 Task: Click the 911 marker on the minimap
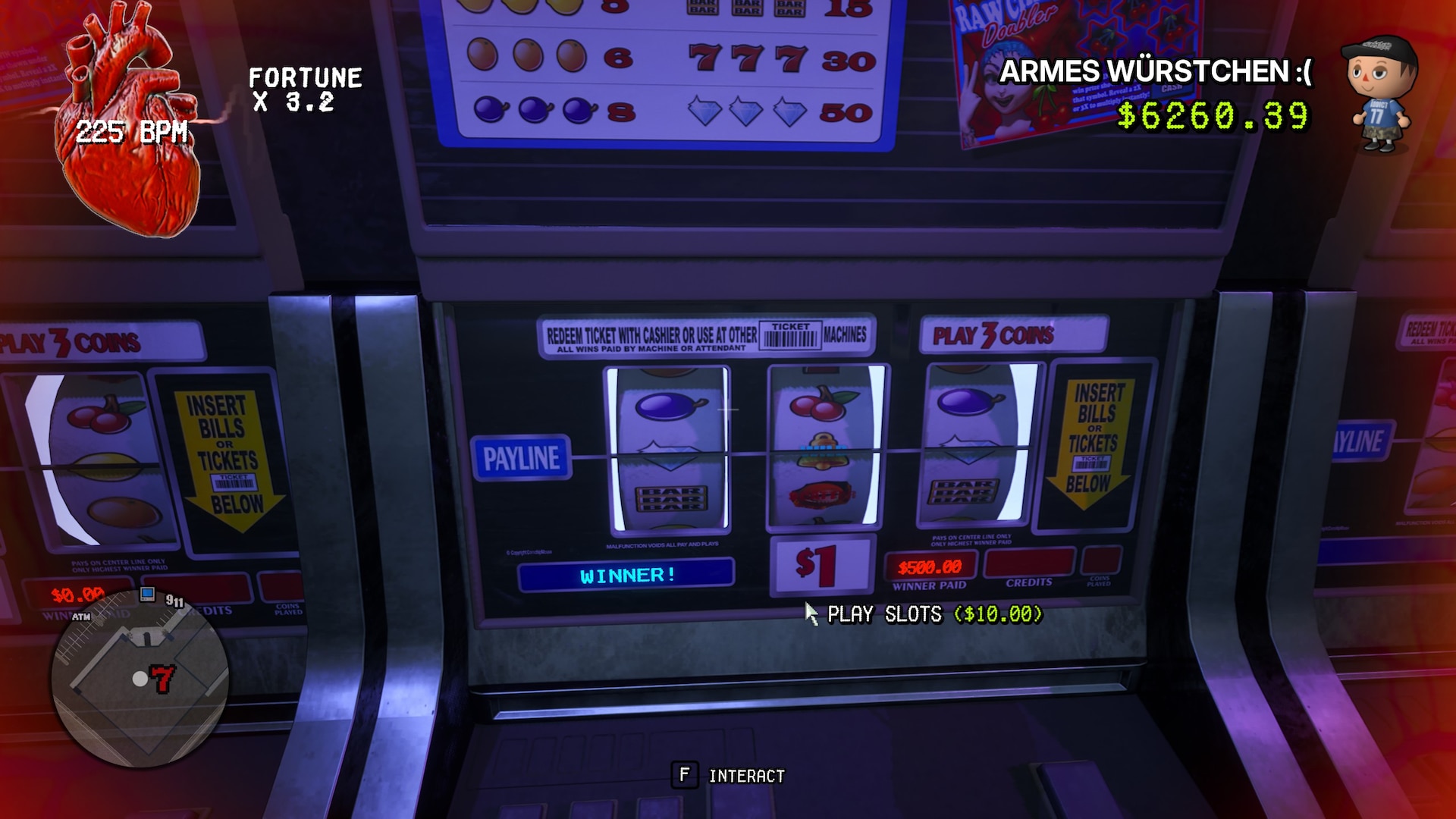[x=174, y=601]
